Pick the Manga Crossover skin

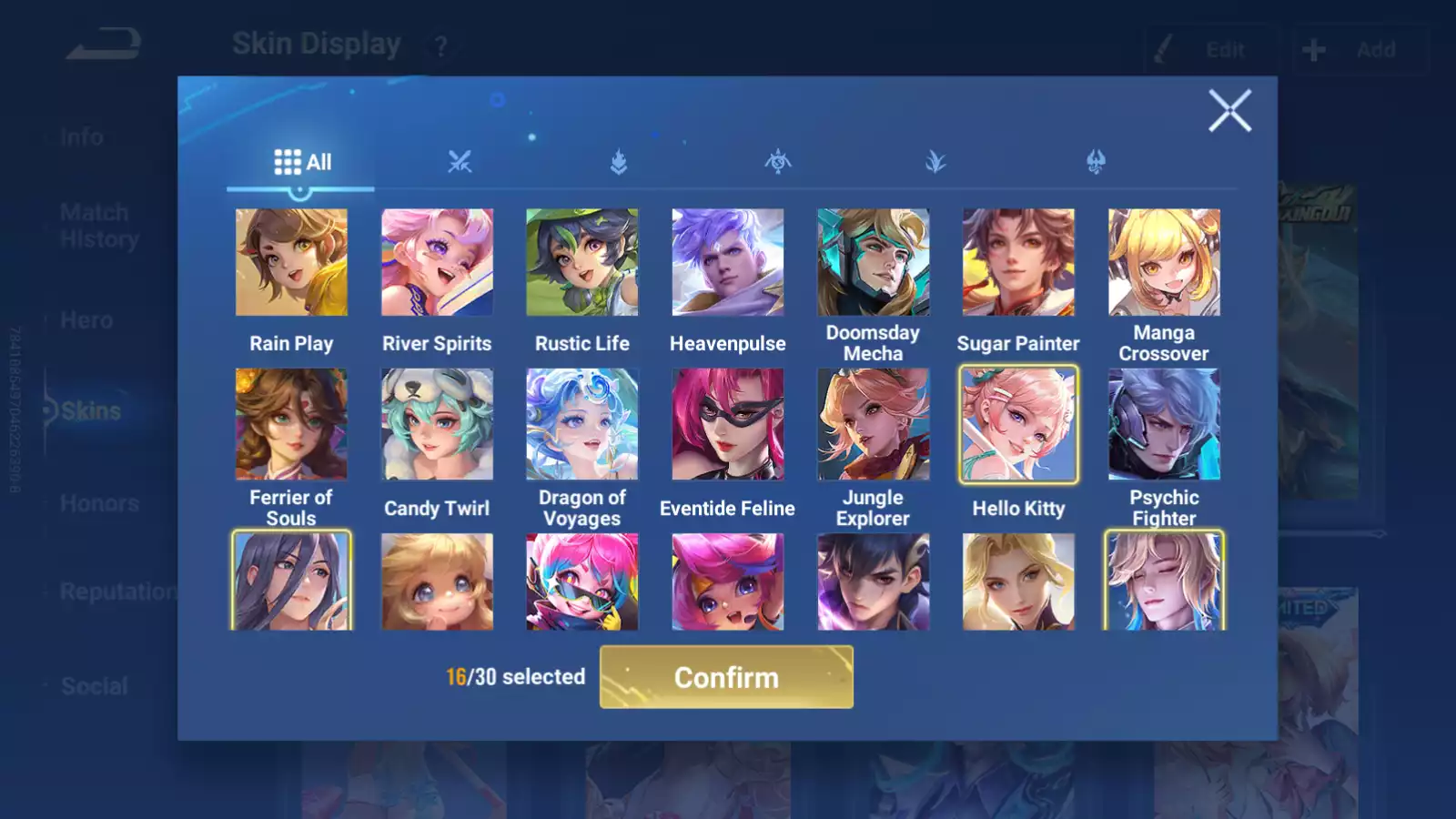coord(1164,263)
